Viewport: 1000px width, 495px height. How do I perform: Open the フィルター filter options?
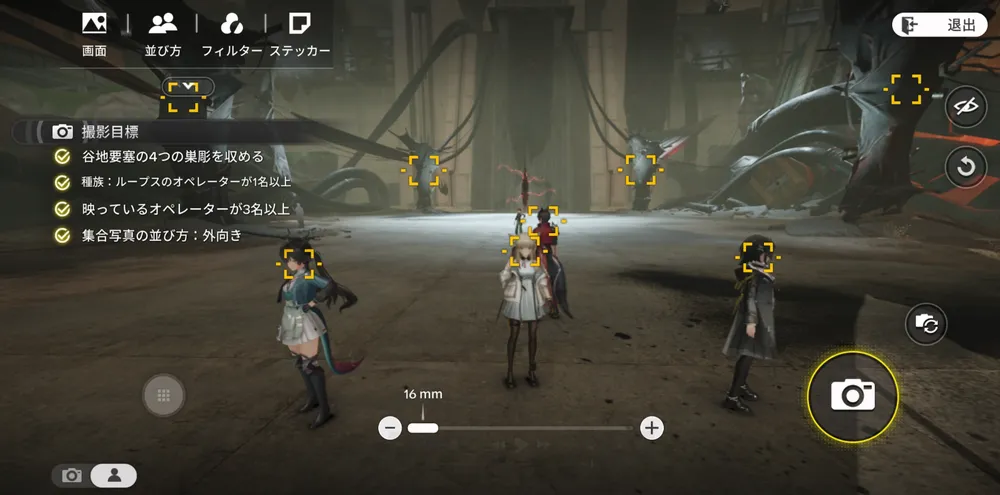(x=231, y=32)
